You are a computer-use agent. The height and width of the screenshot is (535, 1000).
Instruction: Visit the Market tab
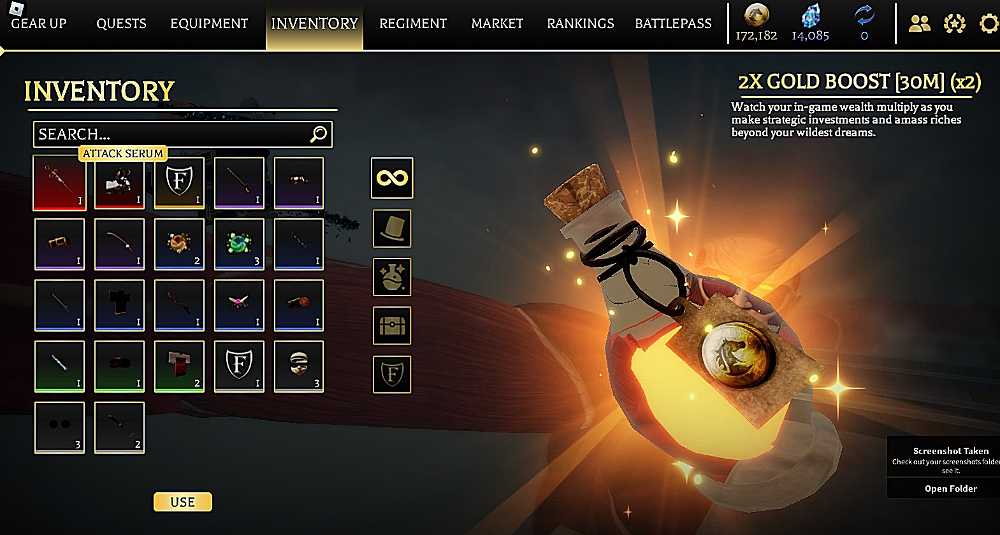pyautogui.click(x=497, y=23)
